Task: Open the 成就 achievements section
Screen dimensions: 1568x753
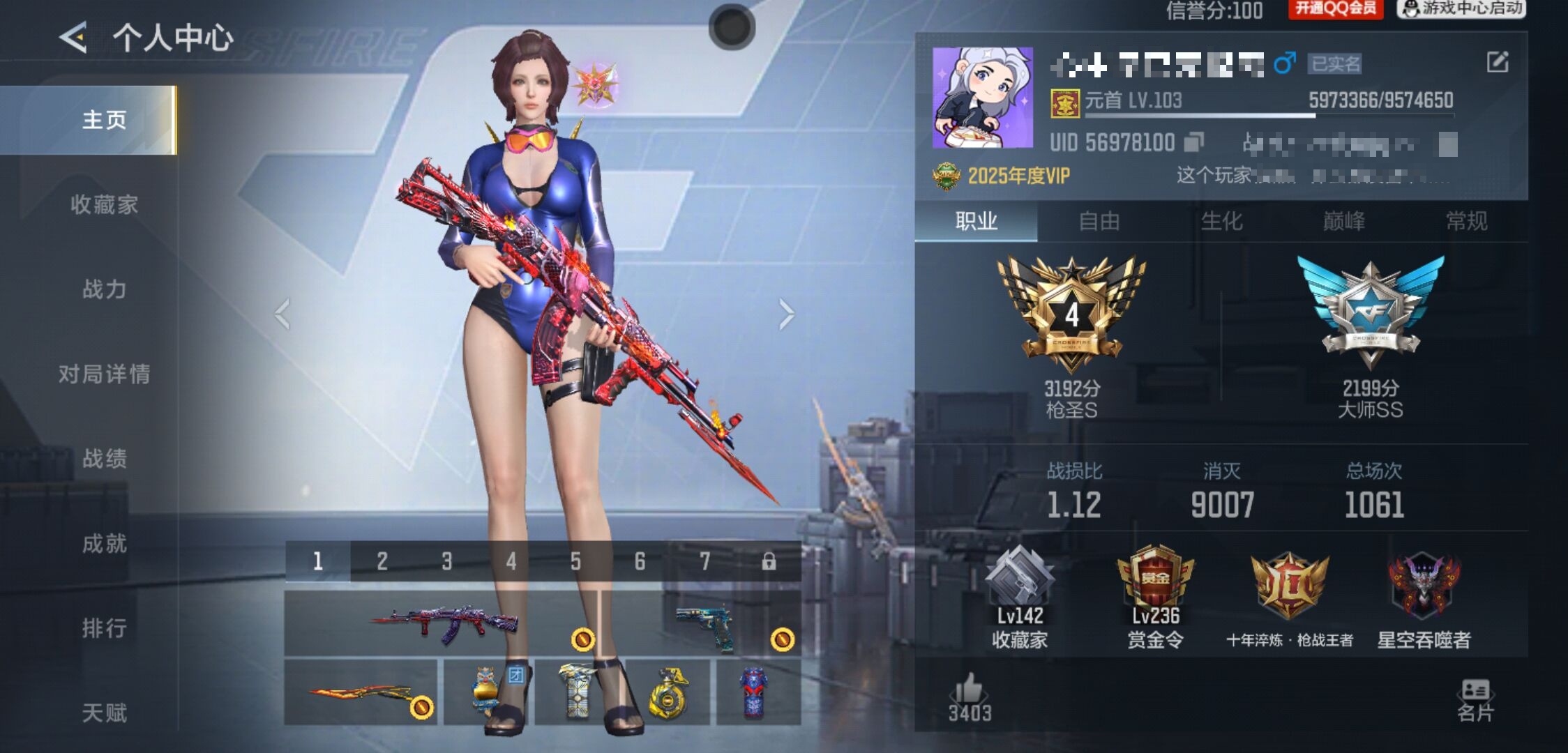Action: click(104, 544)
